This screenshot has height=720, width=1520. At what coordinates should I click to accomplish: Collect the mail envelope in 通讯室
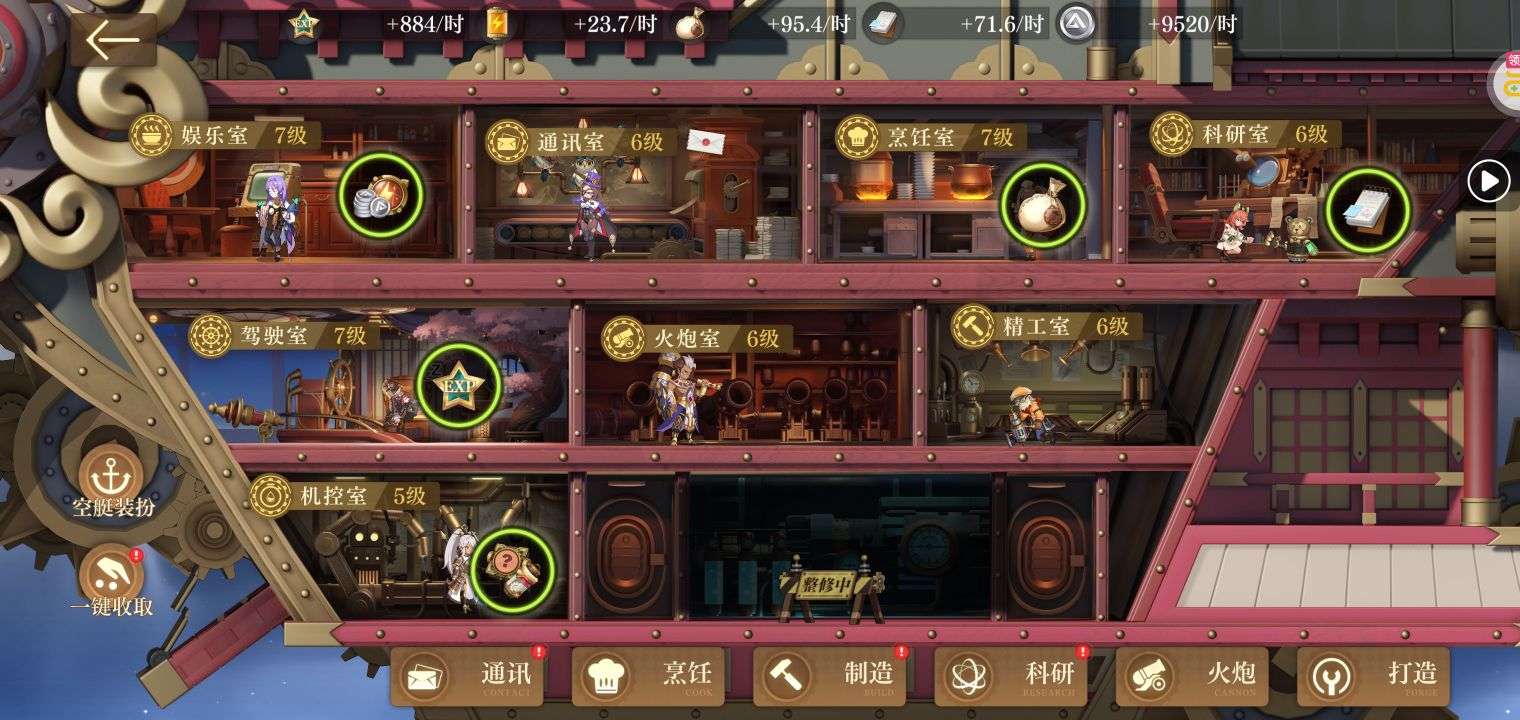706,141
